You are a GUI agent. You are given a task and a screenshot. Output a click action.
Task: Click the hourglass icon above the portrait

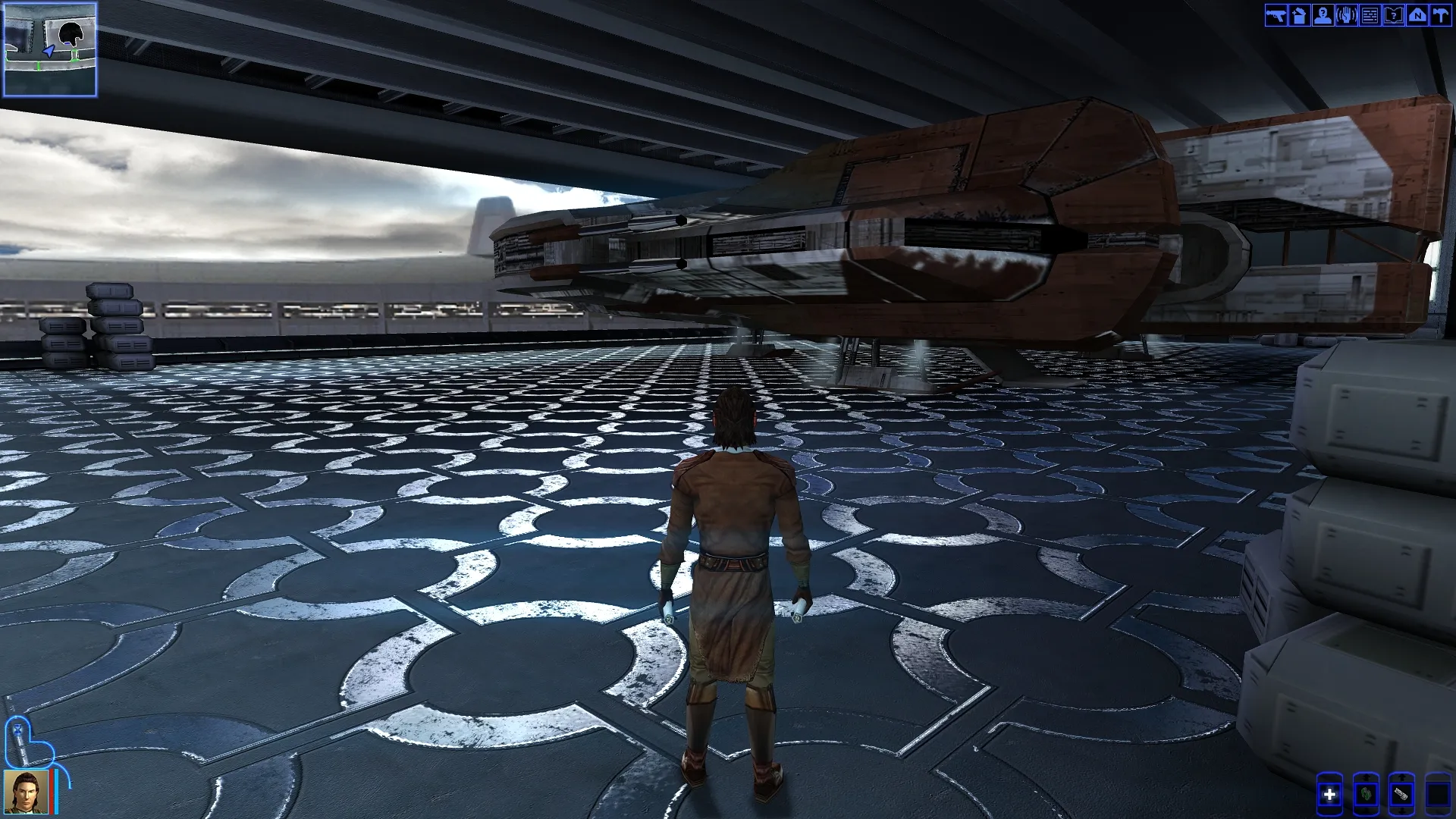pyautogui.click(x=17, y=731)
